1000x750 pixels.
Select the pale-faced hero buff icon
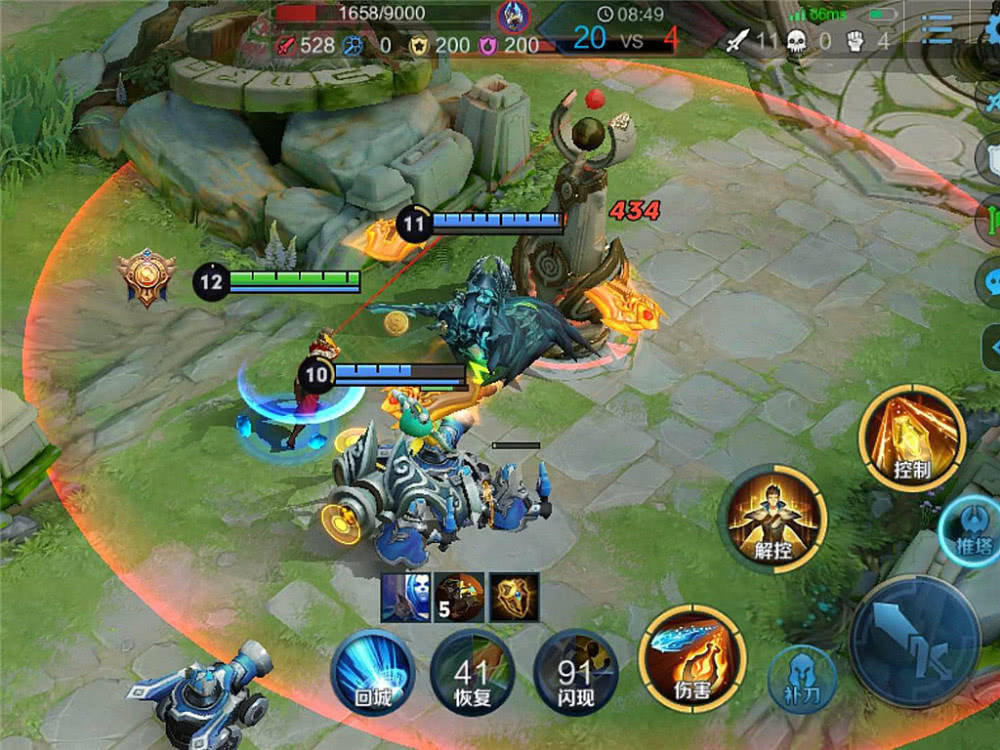[x=405, y=598]
